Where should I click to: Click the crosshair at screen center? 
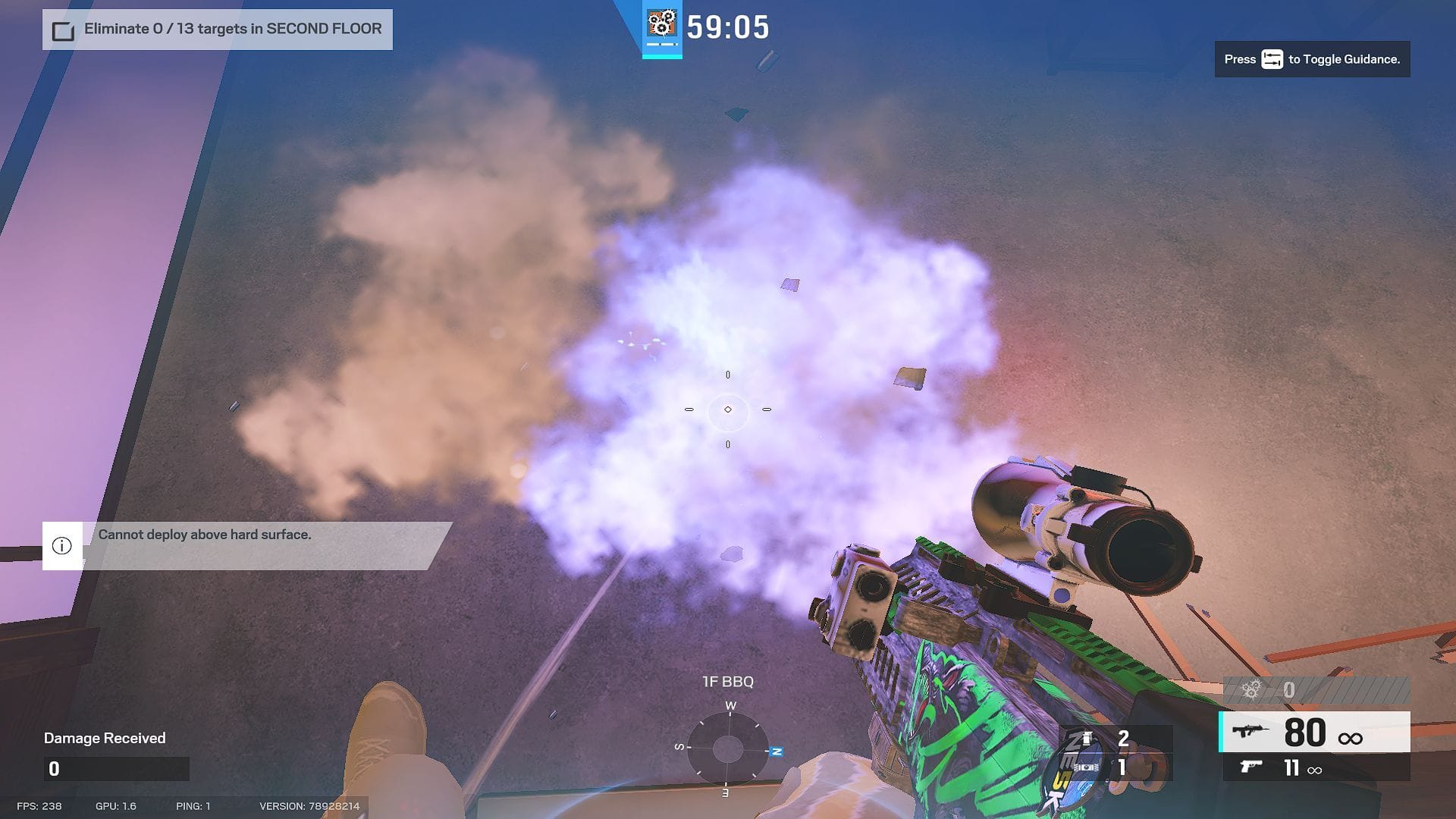728,409
